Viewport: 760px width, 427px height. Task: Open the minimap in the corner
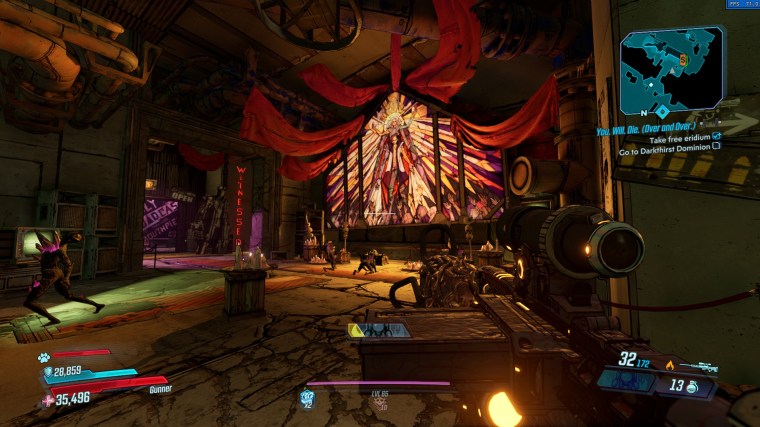coord(671,70)
